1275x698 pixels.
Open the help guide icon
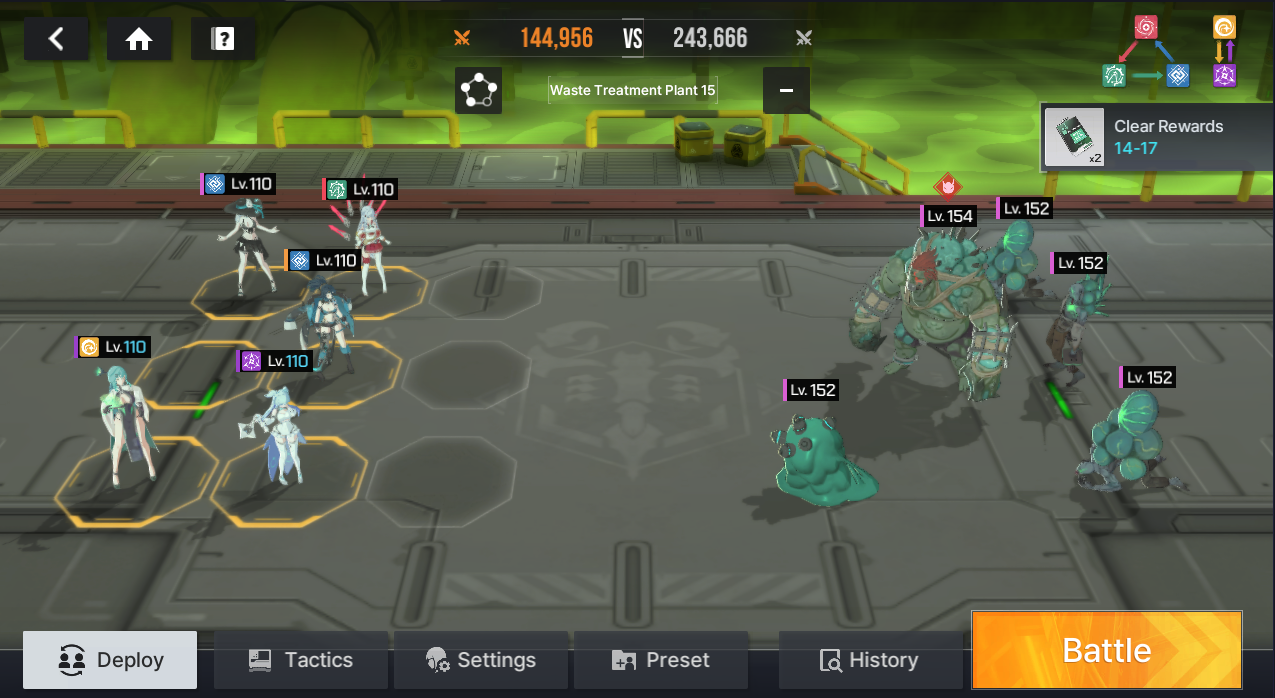pos(223,39)
